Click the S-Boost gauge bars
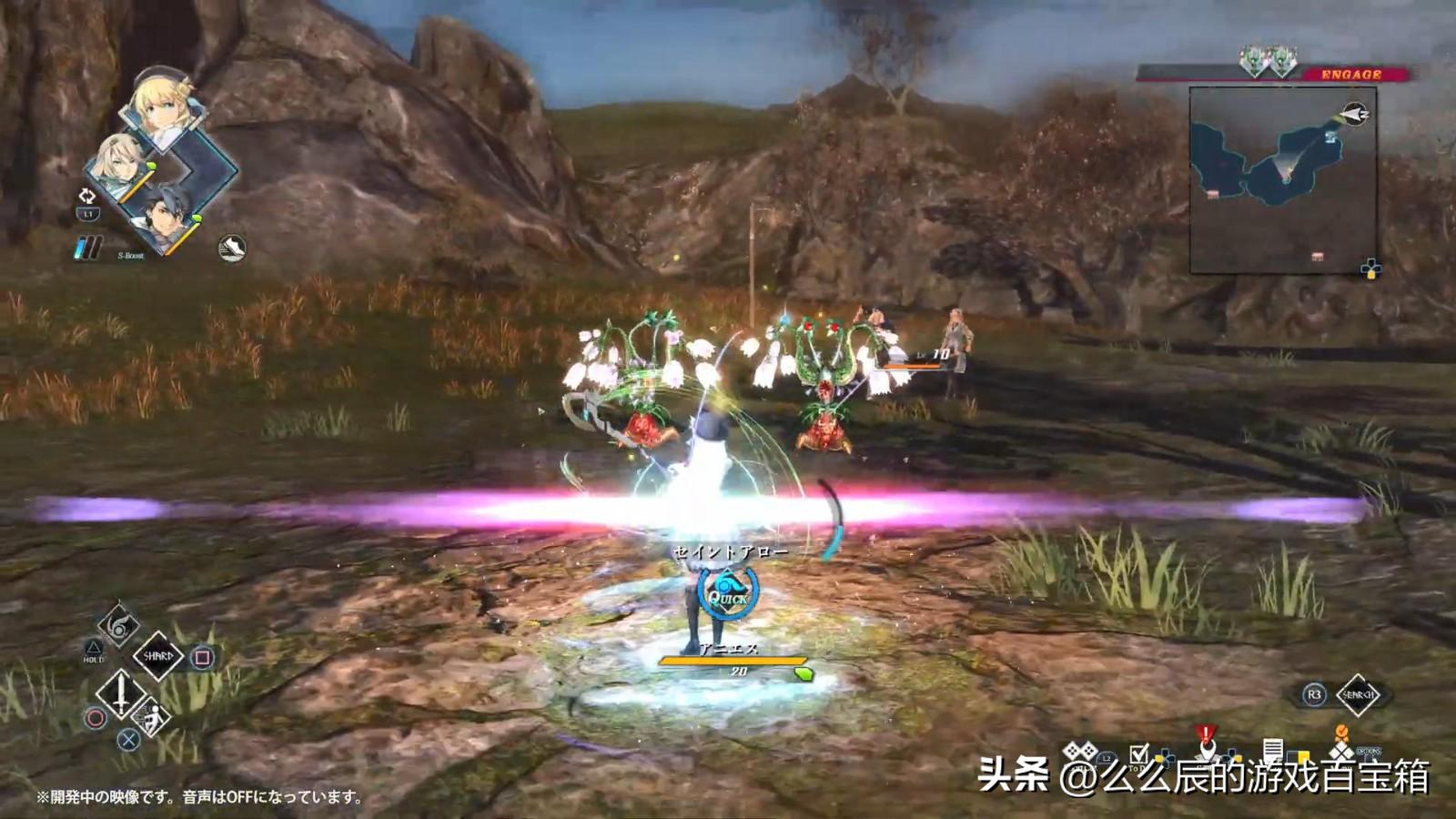This screenshot has height=819, width=1456. coord(86,246)
